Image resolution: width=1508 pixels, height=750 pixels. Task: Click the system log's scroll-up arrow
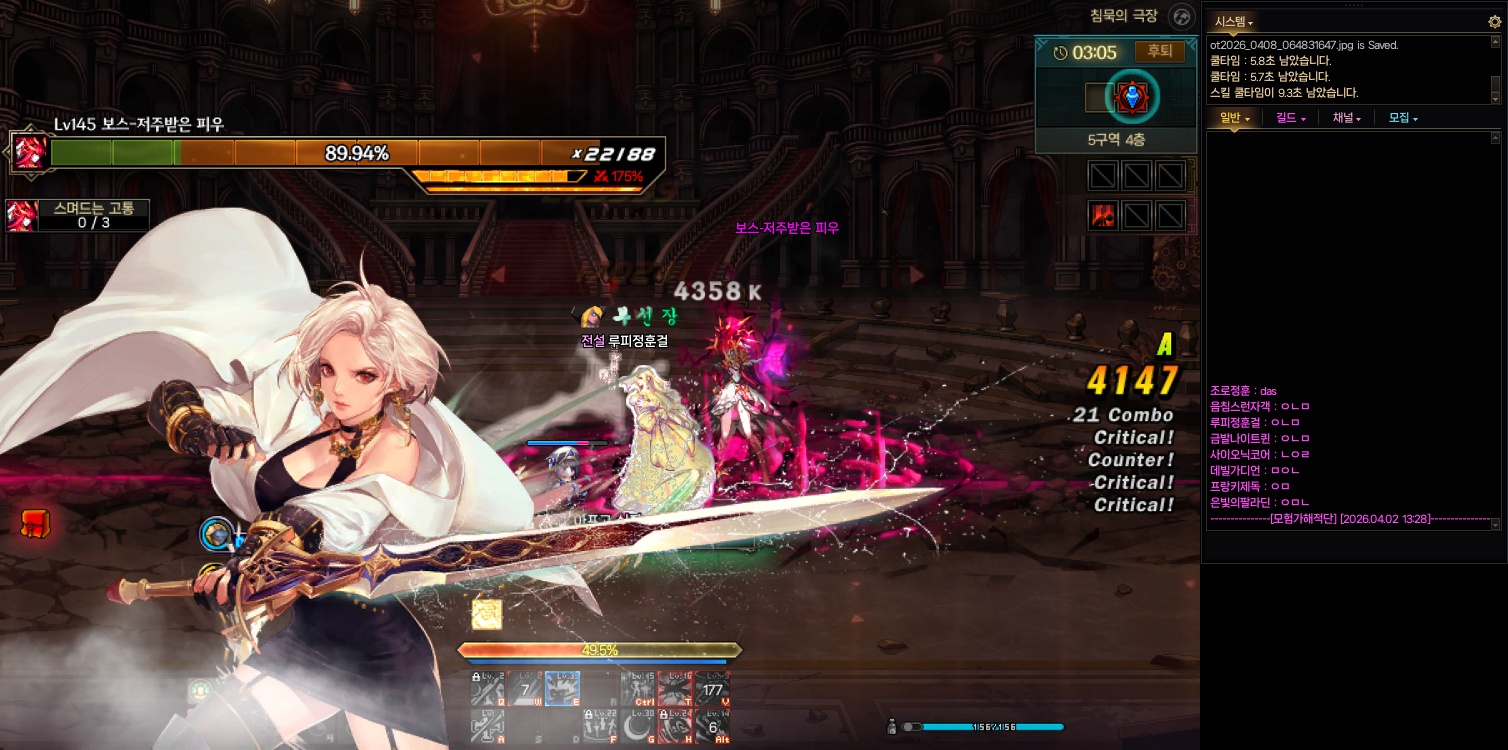[x=1496, y=43]
